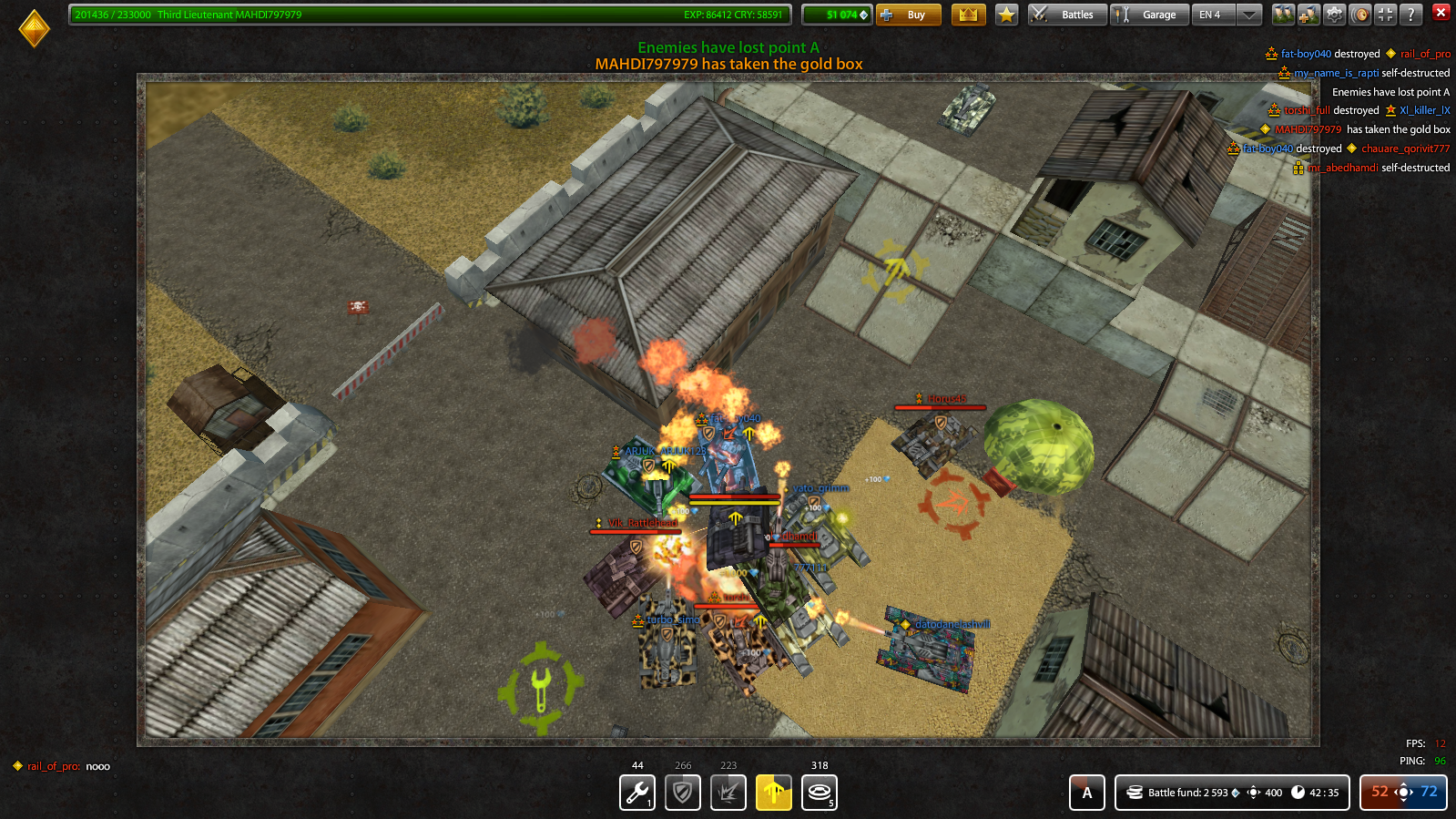The width and height of the screenshot is (1456, 819).
Task: Open the sound settings speaker icon
Action: (1359, 14)
